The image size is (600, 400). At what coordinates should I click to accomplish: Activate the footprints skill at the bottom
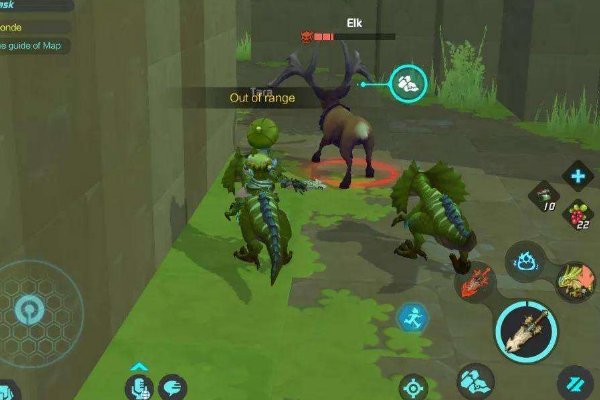pyautogui.click(x=476, y=381)
